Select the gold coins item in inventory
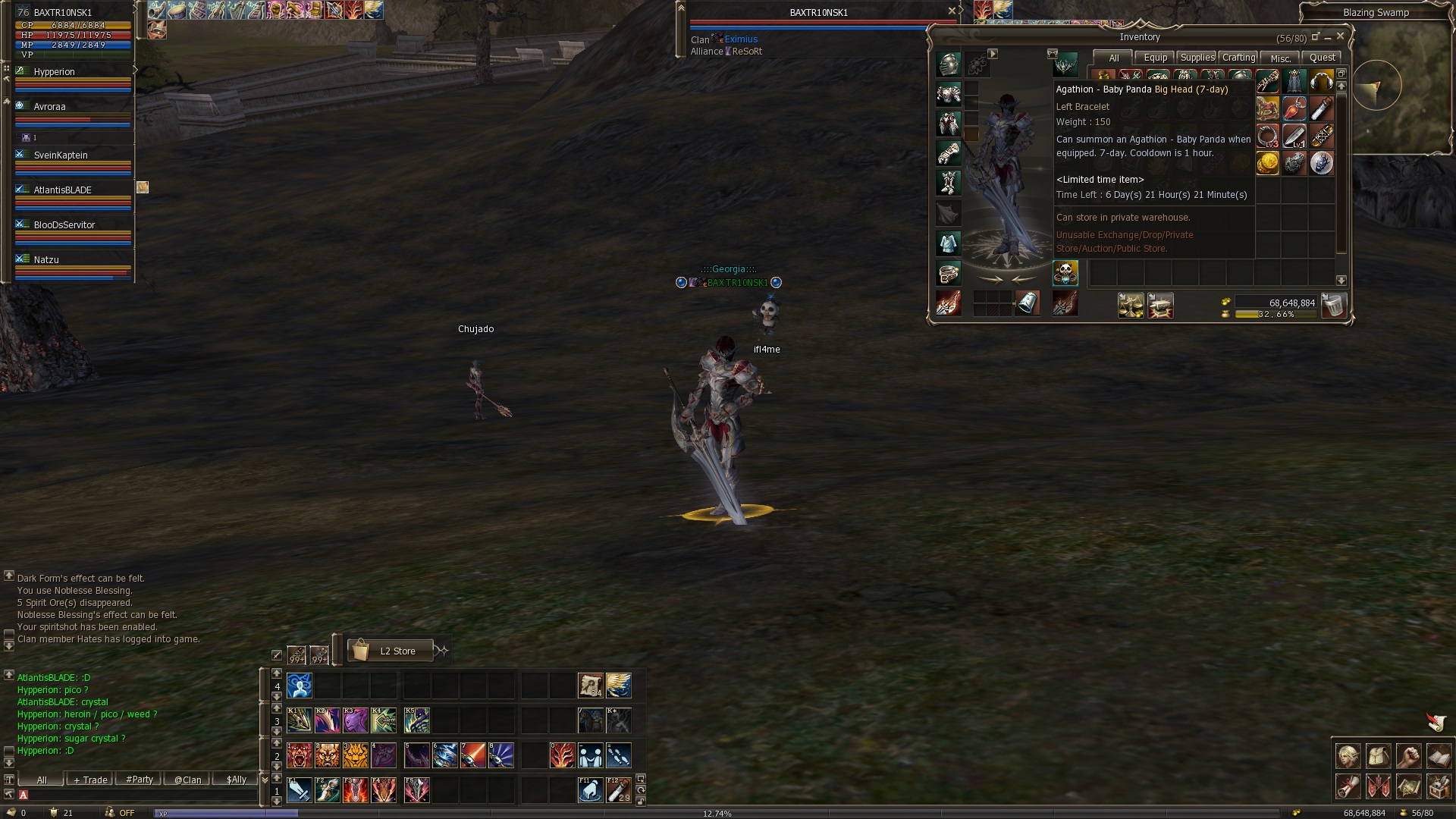 (1267, 163)
